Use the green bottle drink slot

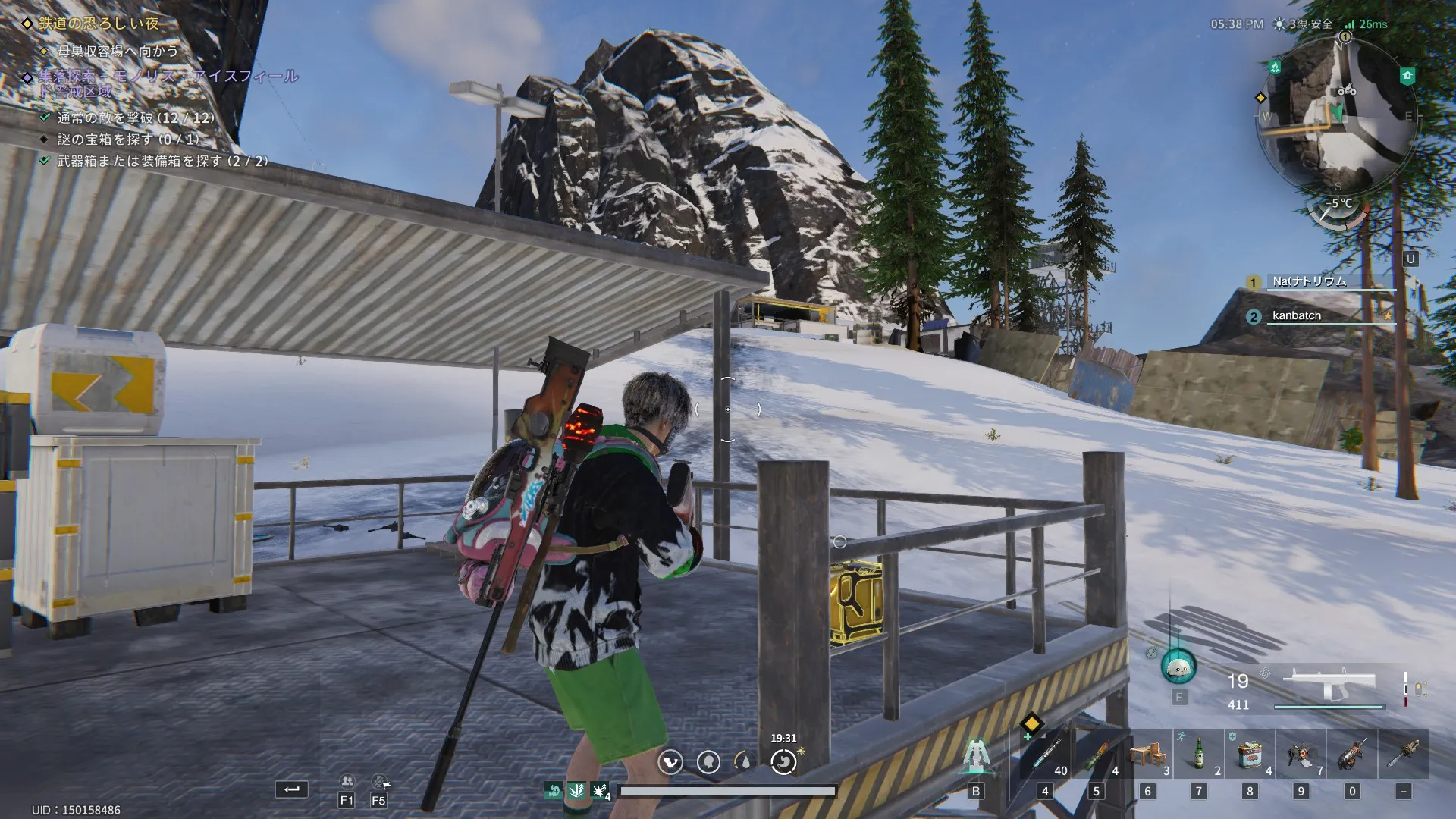click(x=1199, y=755)
